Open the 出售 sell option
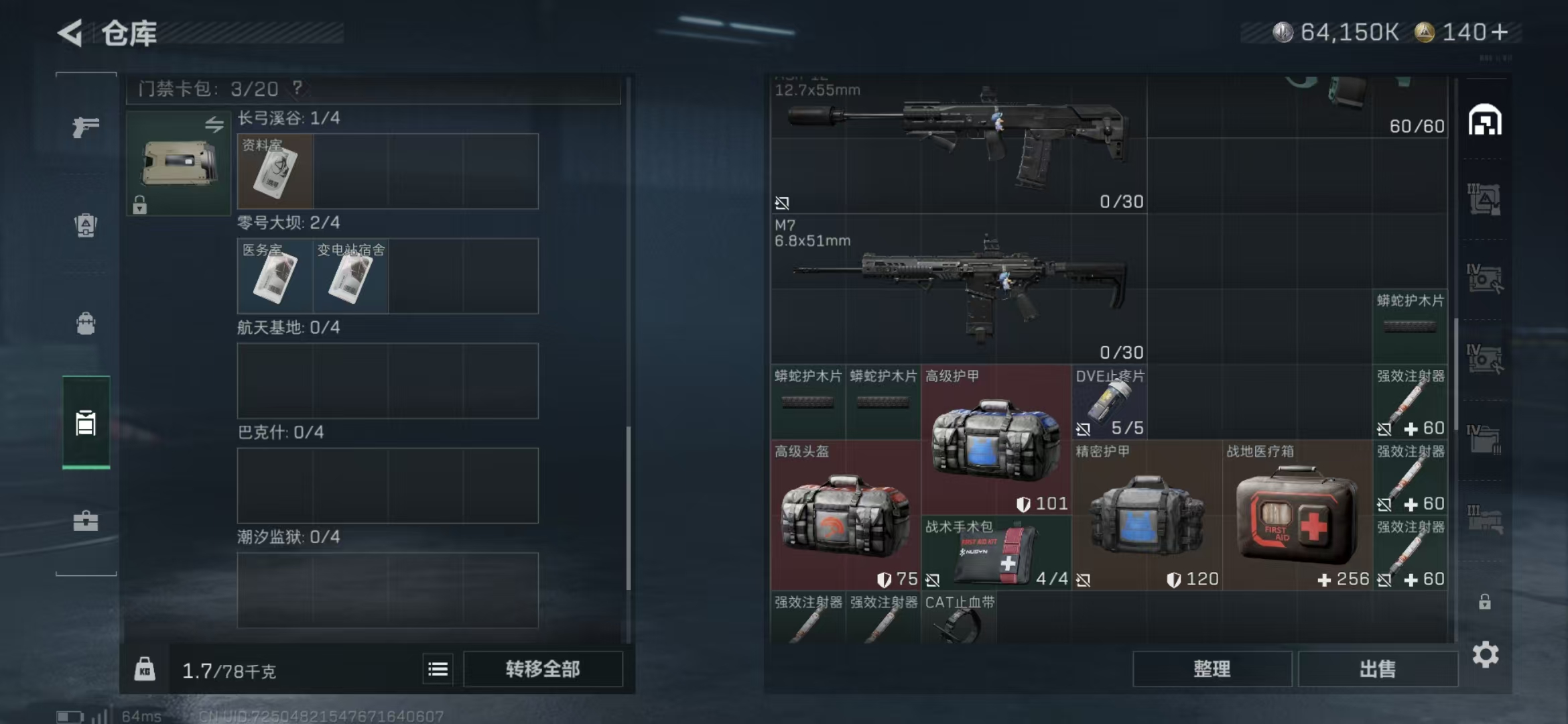 click(x=1378, y=668)
